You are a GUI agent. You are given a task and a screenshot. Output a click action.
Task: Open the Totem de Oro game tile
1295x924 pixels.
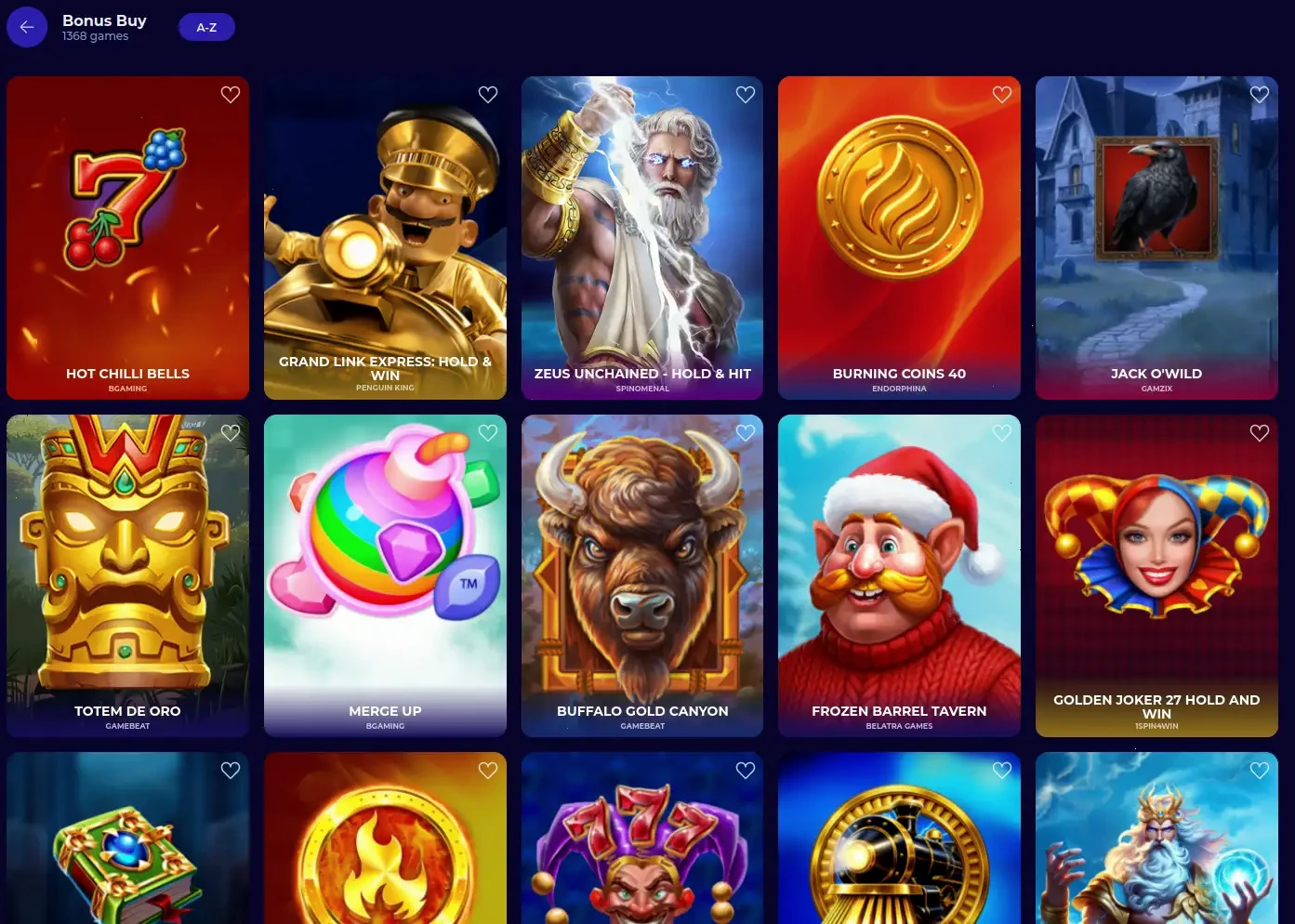click(127, 575)
